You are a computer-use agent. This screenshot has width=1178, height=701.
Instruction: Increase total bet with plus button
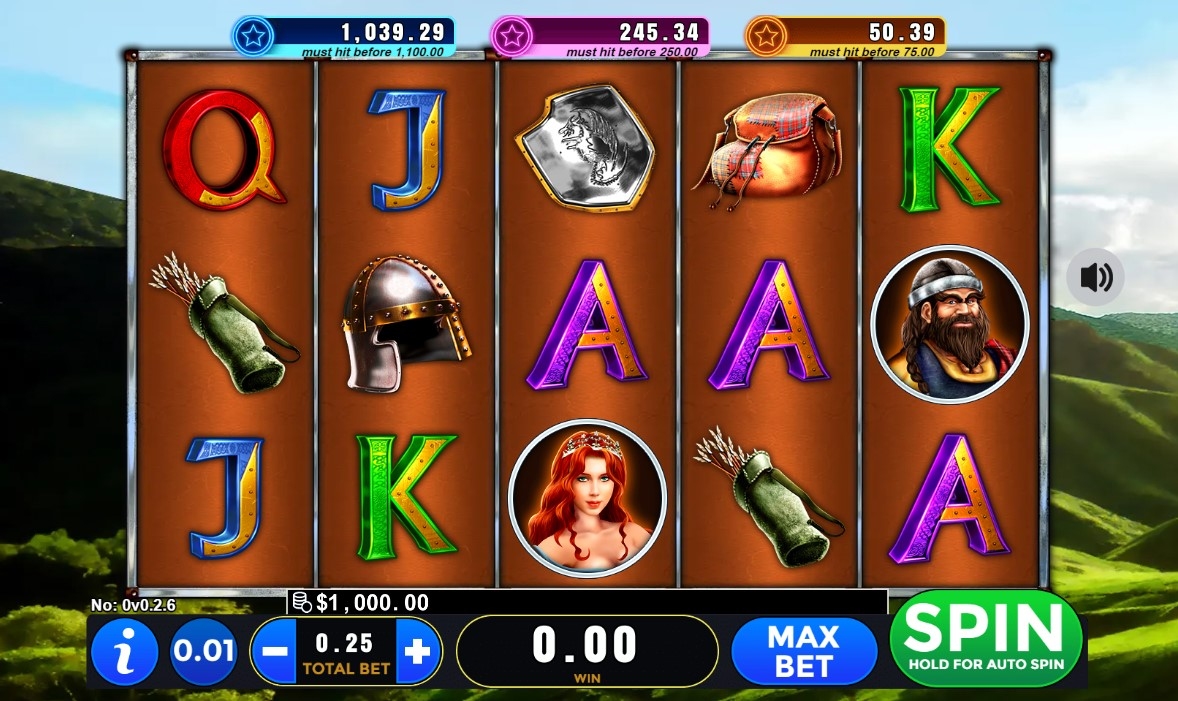pos(418,652)
